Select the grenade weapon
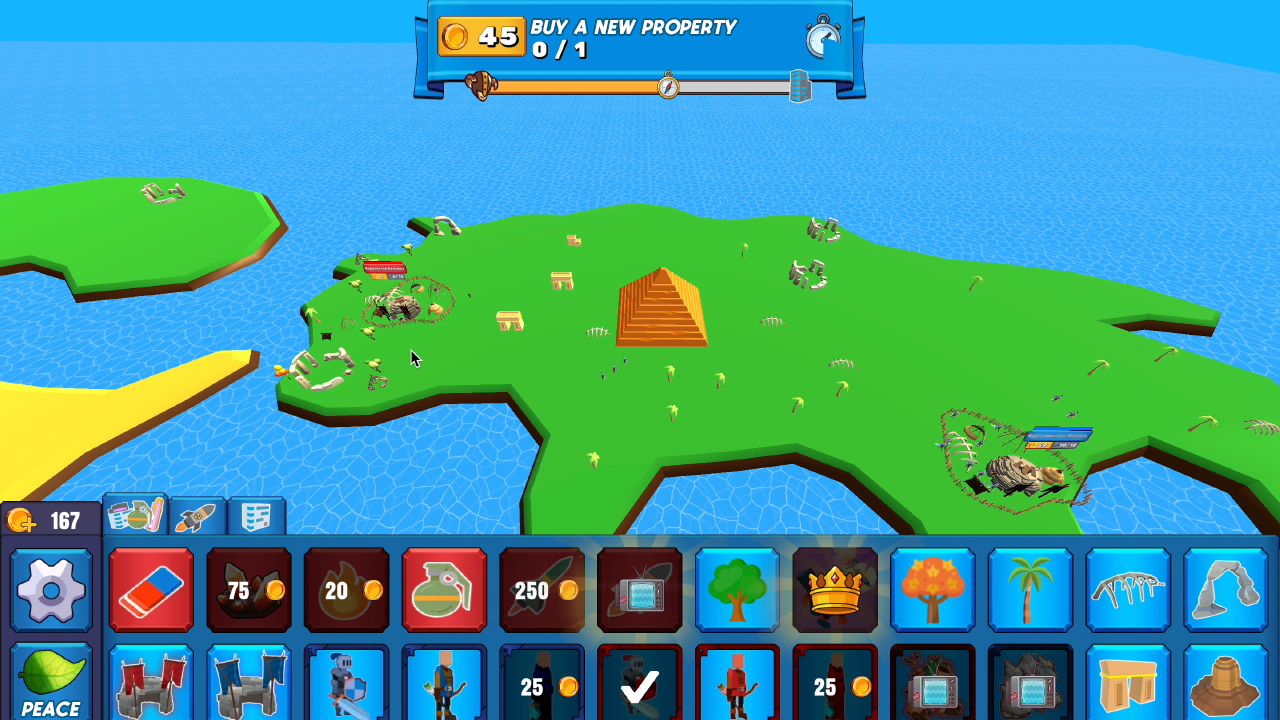Viewport: 1280px width, 720px height. pos(444,591)
